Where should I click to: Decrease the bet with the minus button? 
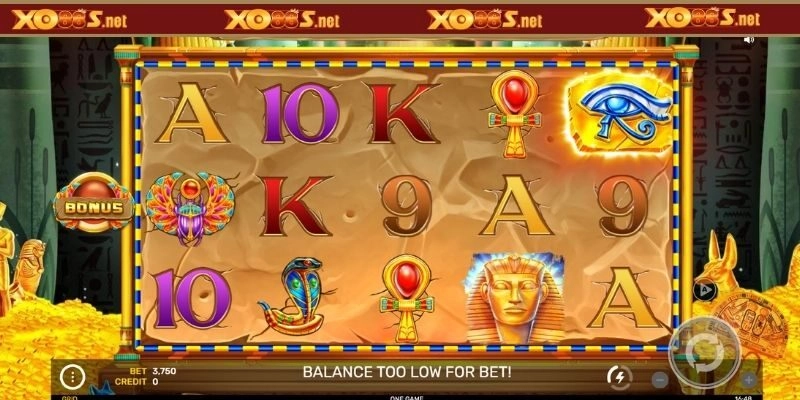(661, 380)
